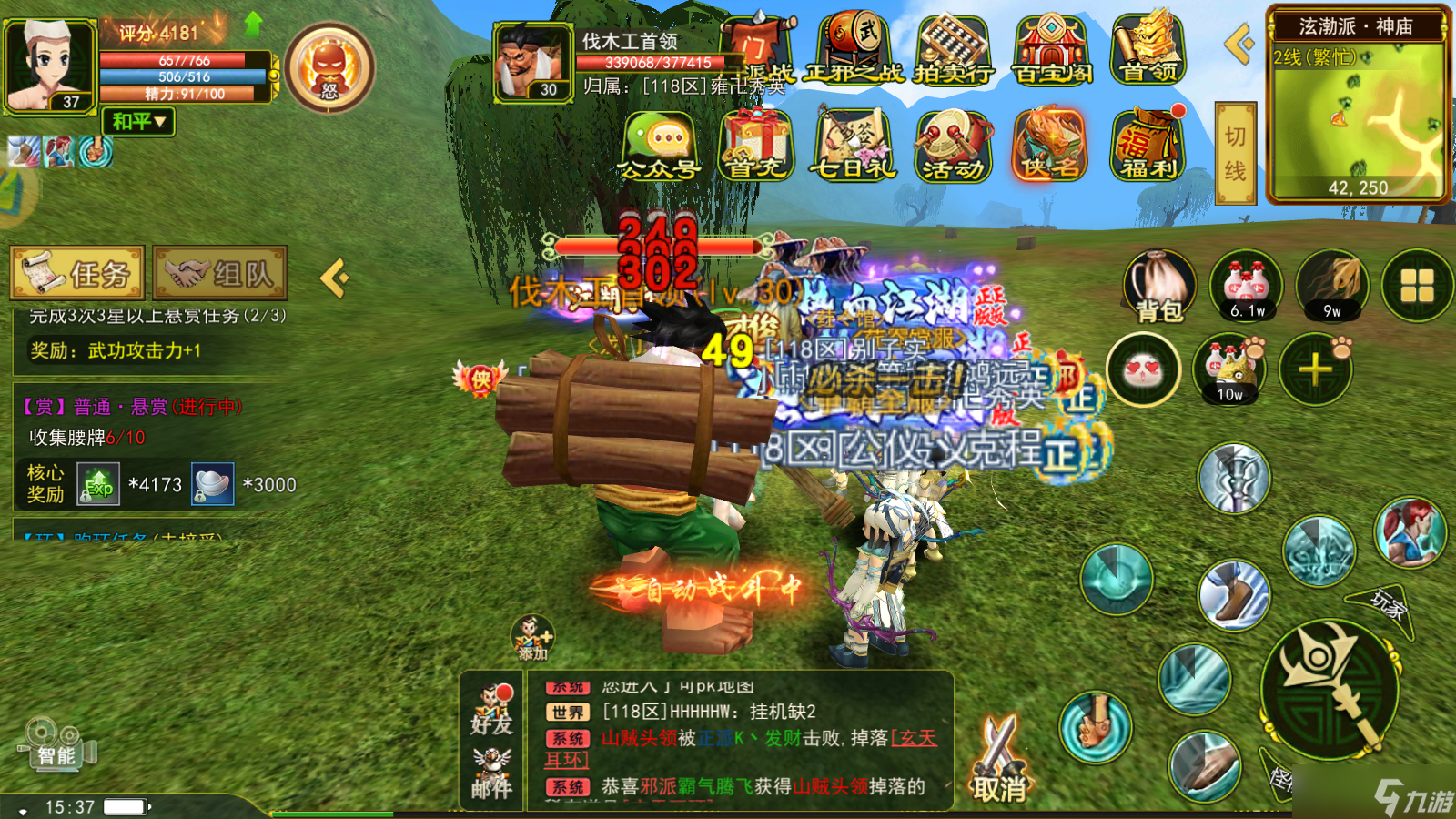The image size is (1456, 819).
Task: Open the 公众号 chat bubble icon
Action: [660, 146]
